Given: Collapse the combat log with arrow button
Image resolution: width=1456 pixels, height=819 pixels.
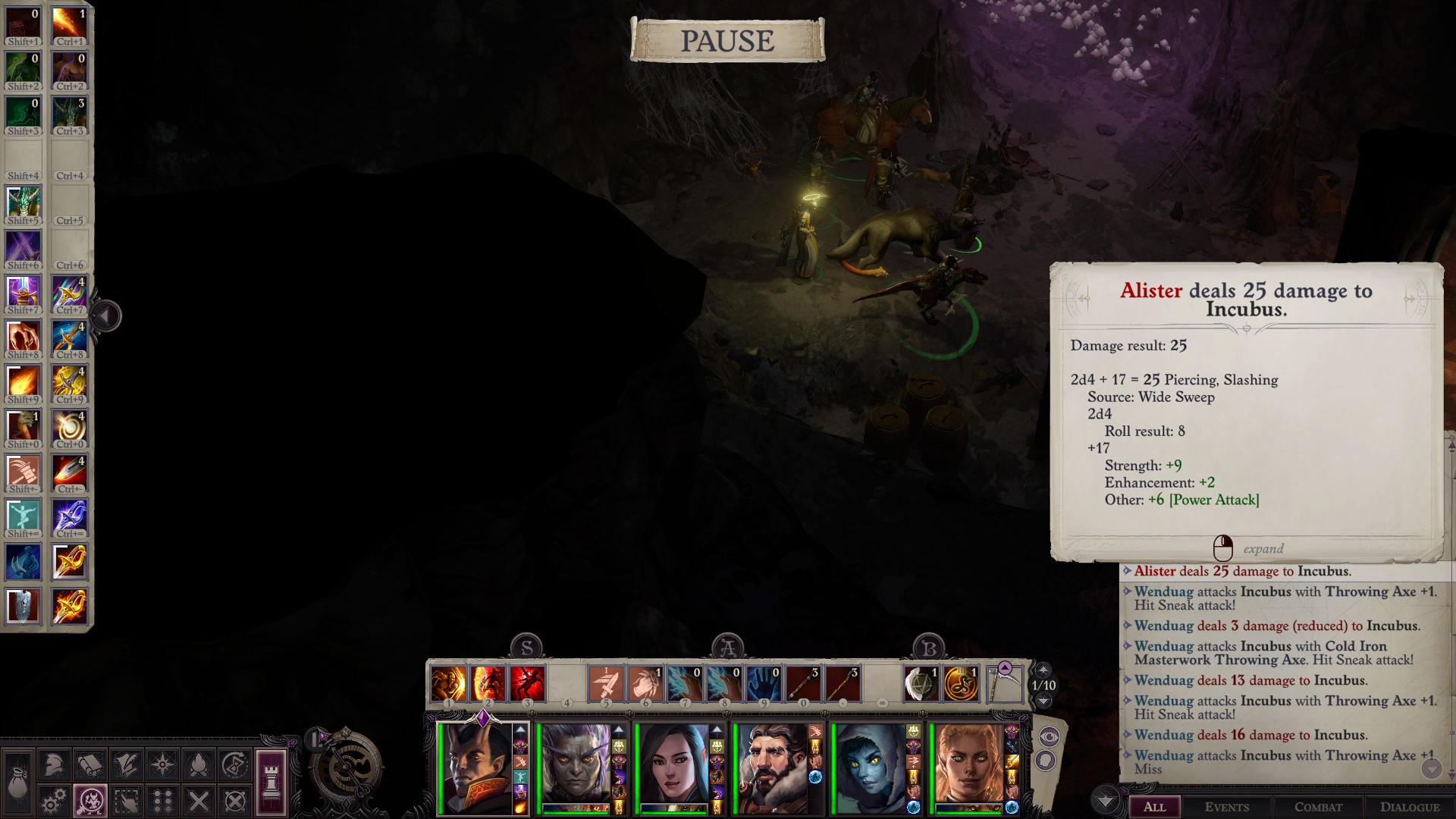Looking at the screenshot, I should (x=1105, y=800).
